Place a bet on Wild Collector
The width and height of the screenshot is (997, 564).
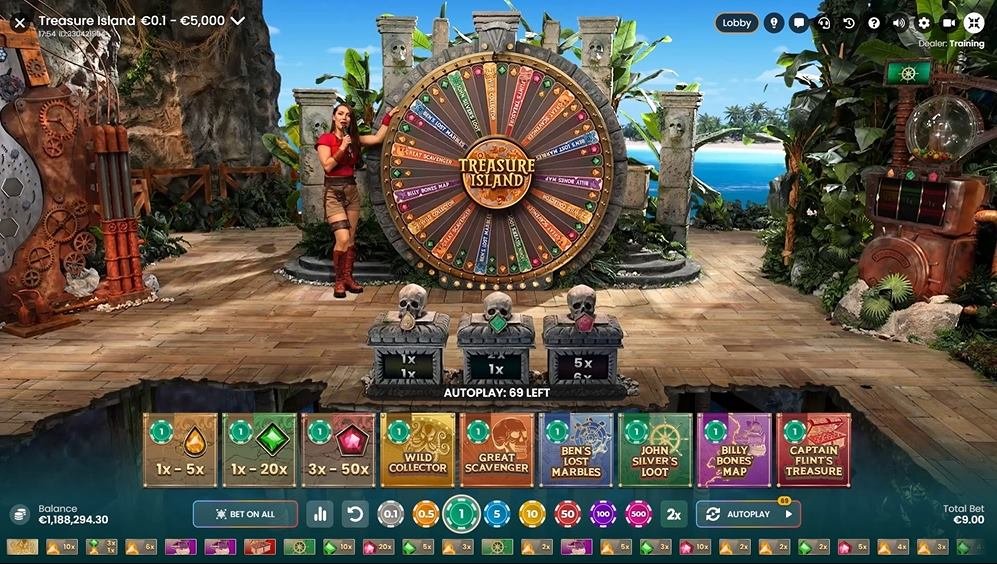tap(417, 450)
